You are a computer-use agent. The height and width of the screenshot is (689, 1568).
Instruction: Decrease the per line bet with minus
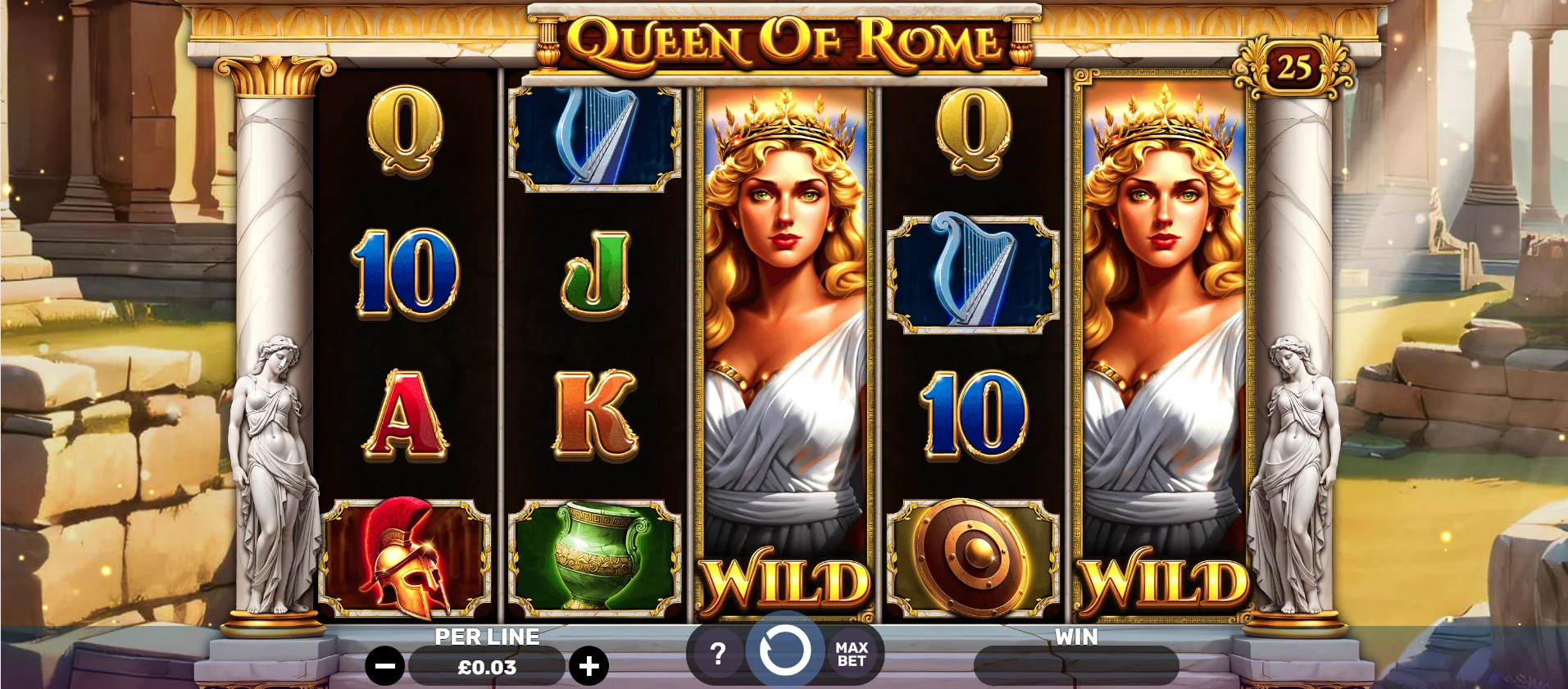(x=384, y=666)
